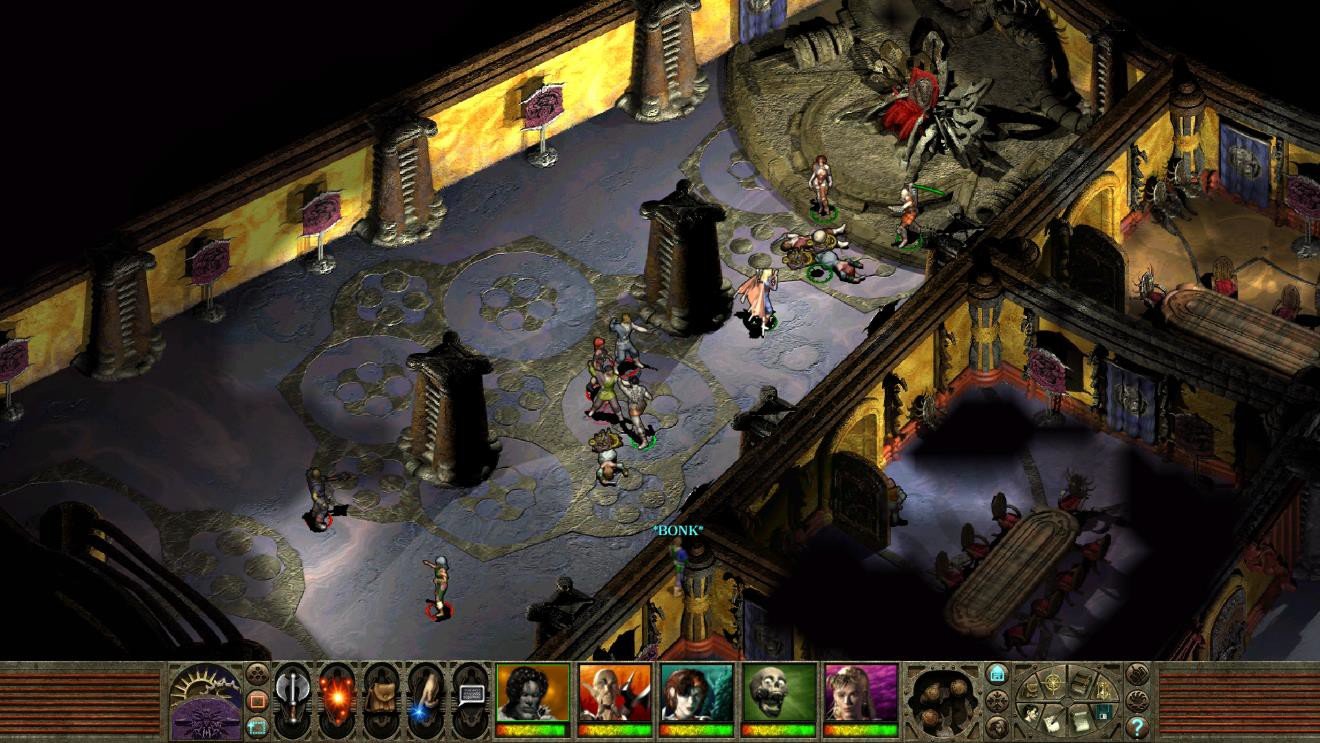
Task: Click the sun-dial clock to pause
Action: [205, 700]
